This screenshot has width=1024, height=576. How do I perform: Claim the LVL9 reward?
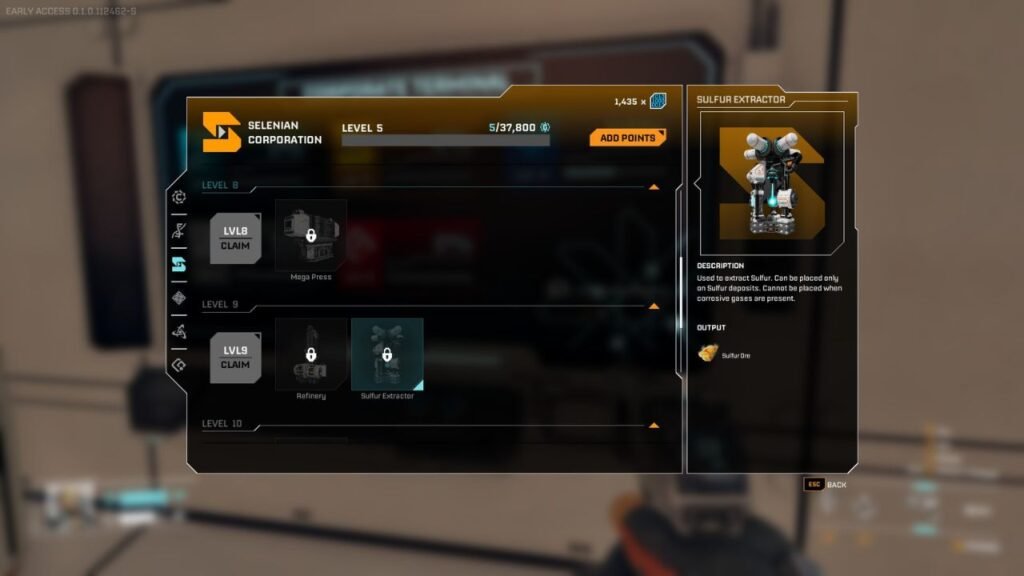click(235, 358)
